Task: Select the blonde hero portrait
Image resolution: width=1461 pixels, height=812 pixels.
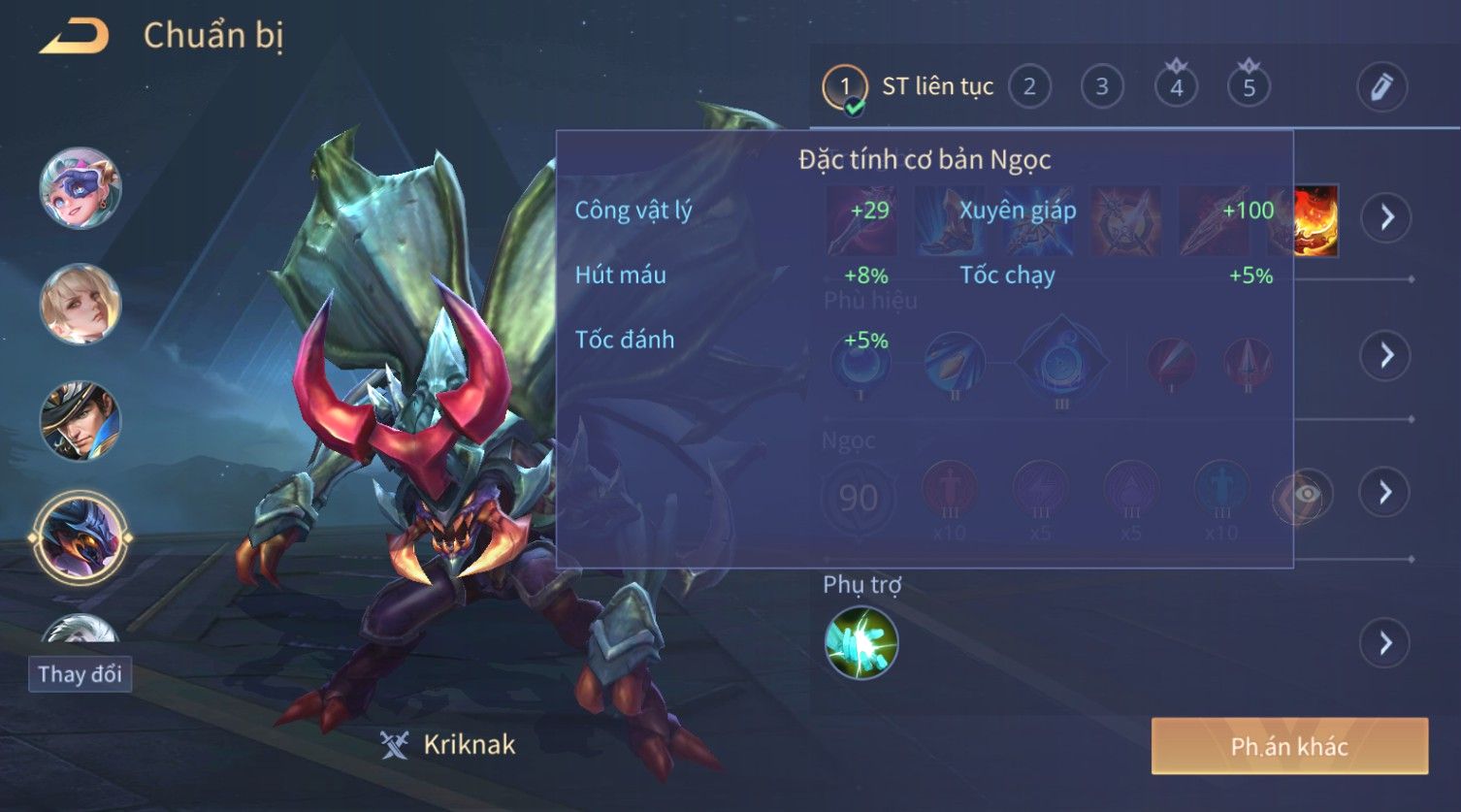Action: pyautogui.click(x=81, y=305)
